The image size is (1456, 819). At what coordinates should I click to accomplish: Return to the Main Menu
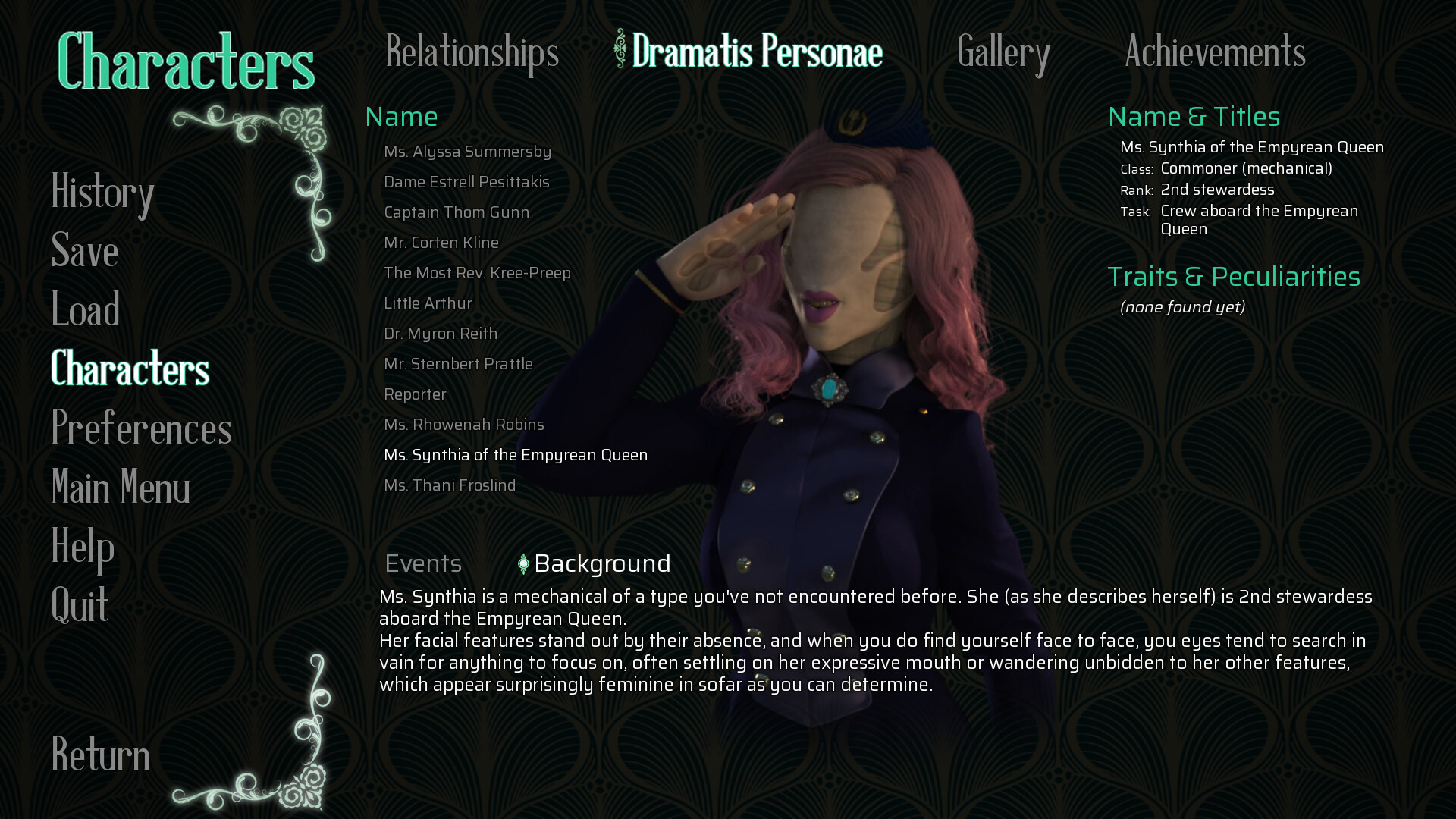click(120, 488)
